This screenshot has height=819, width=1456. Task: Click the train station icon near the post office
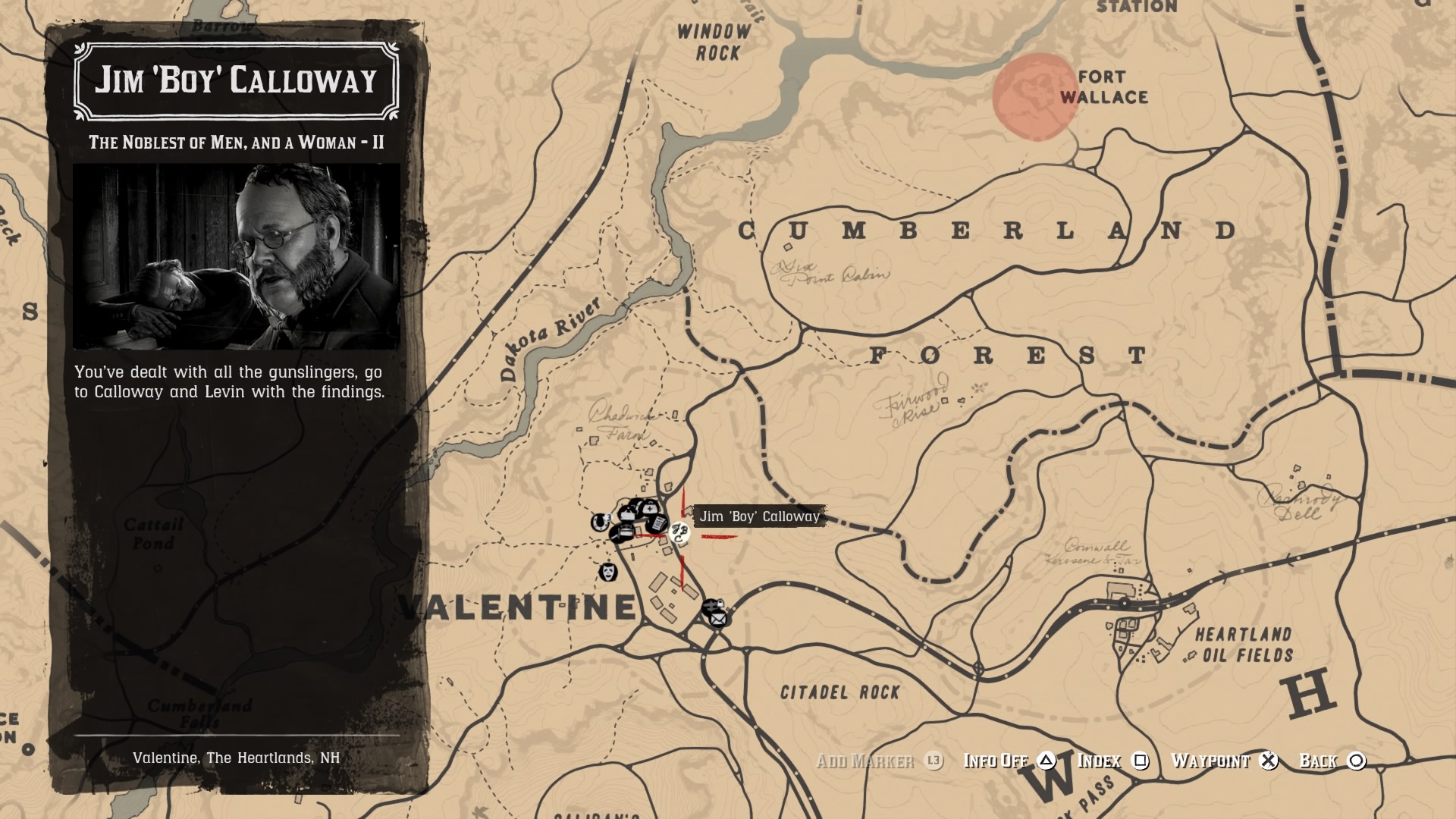pyautogui.click(x=711, y=604)
